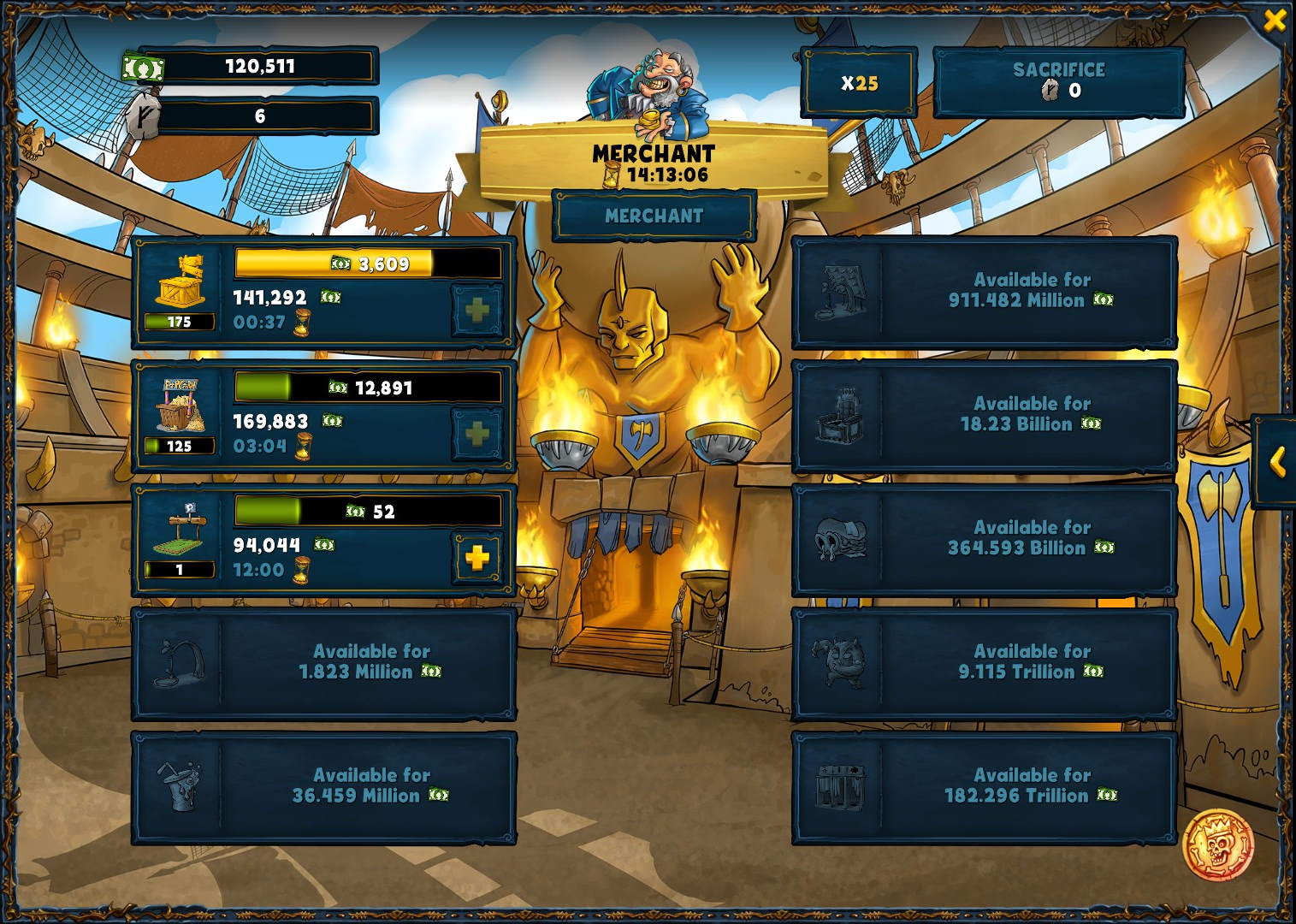Buy upgrade with the plus button on crate stand
Viewport: 1296px width, 924px height.
coord(476,311)
